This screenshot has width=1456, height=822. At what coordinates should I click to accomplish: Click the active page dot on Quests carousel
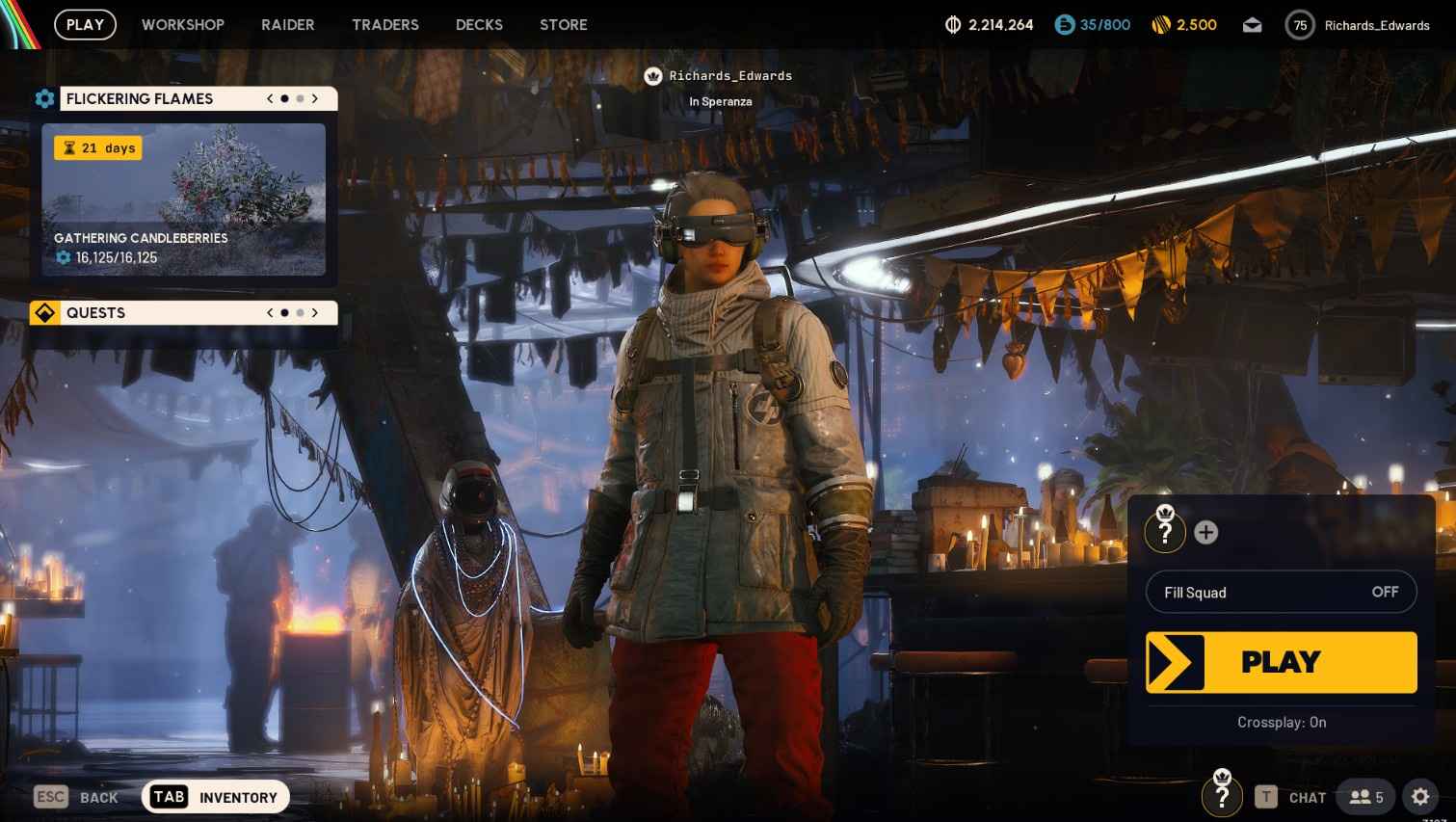click(284, 312)
